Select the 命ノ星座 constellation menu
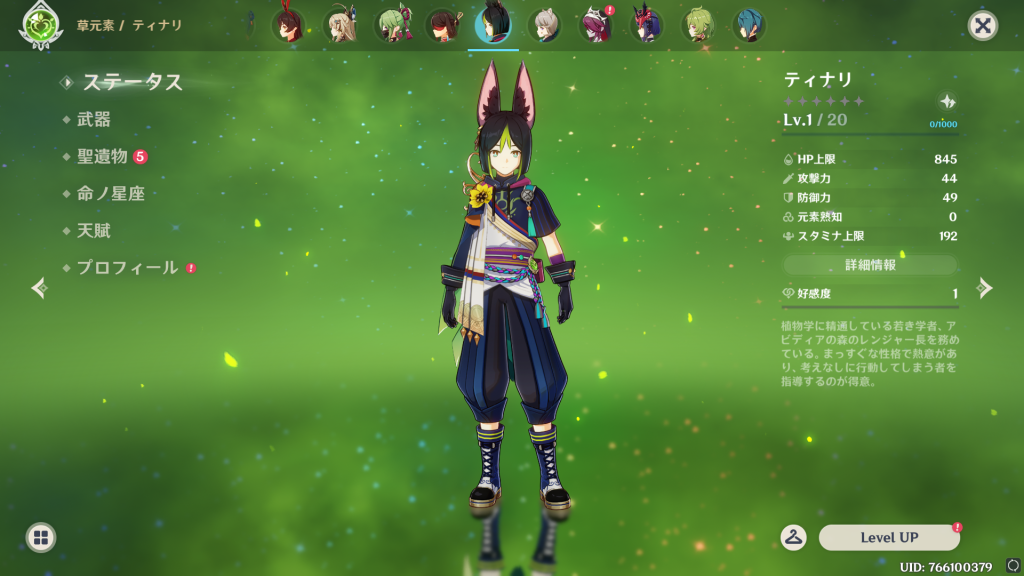Viewport: 1024px width, 576px height. click(110, 193)
